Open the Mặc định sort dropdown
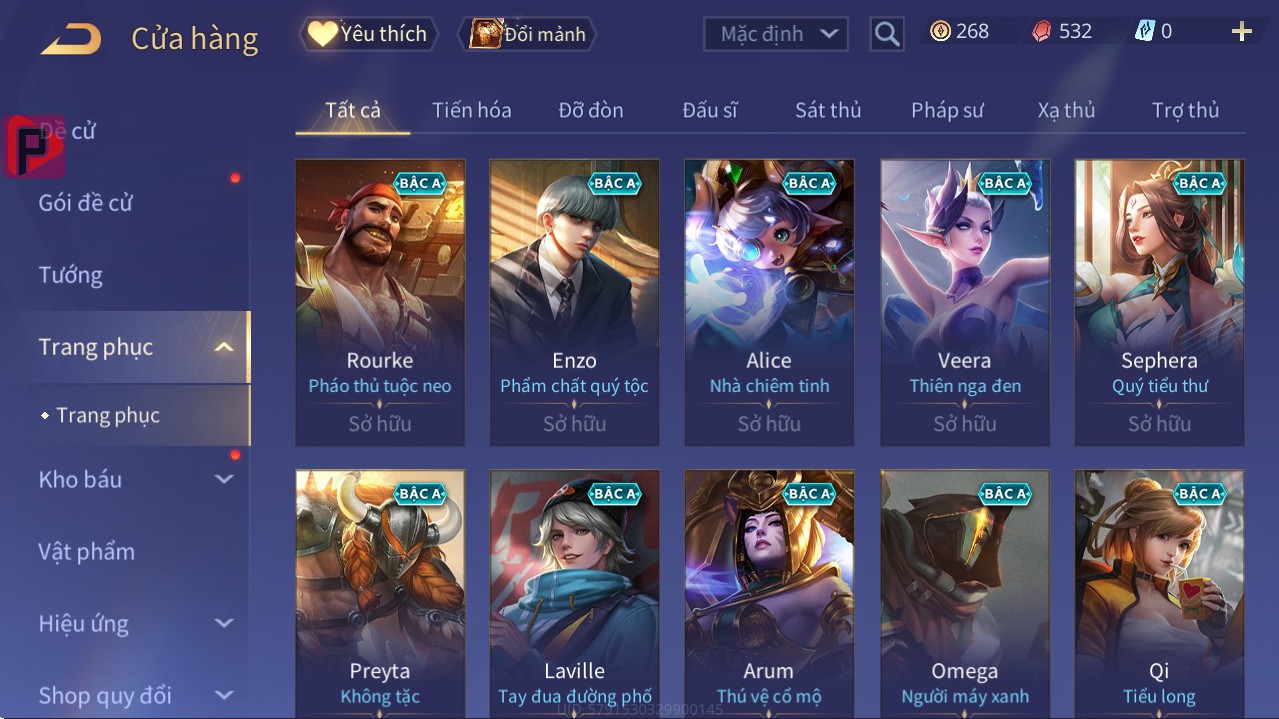The image size is (1279, 719). 776,34
